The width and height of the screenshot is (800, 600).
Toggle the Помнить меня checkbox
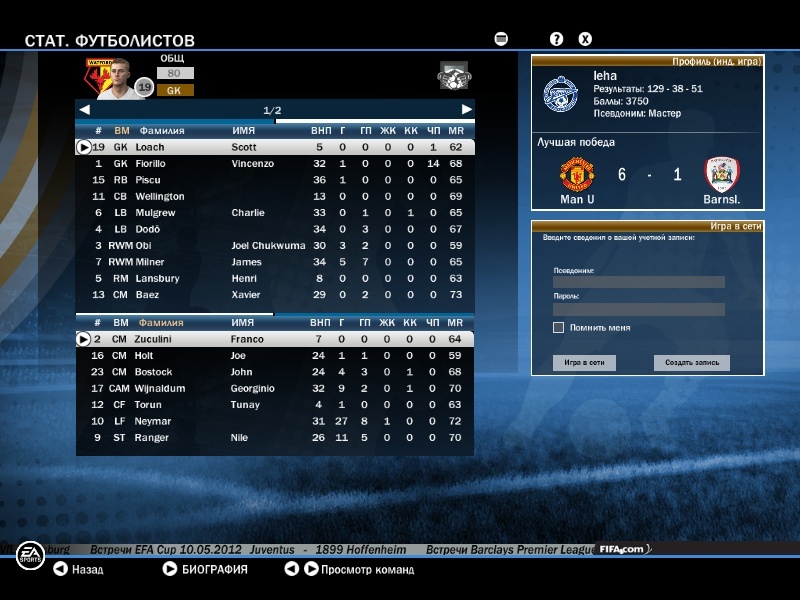(x=559, y=328)
